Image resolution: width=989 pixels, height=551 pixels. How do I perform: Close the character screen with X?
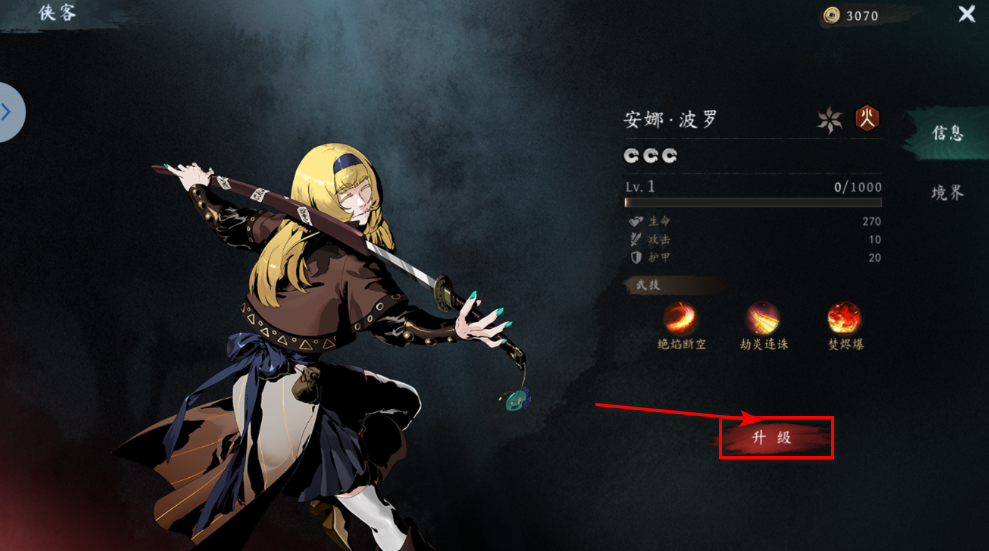point(967,14)
